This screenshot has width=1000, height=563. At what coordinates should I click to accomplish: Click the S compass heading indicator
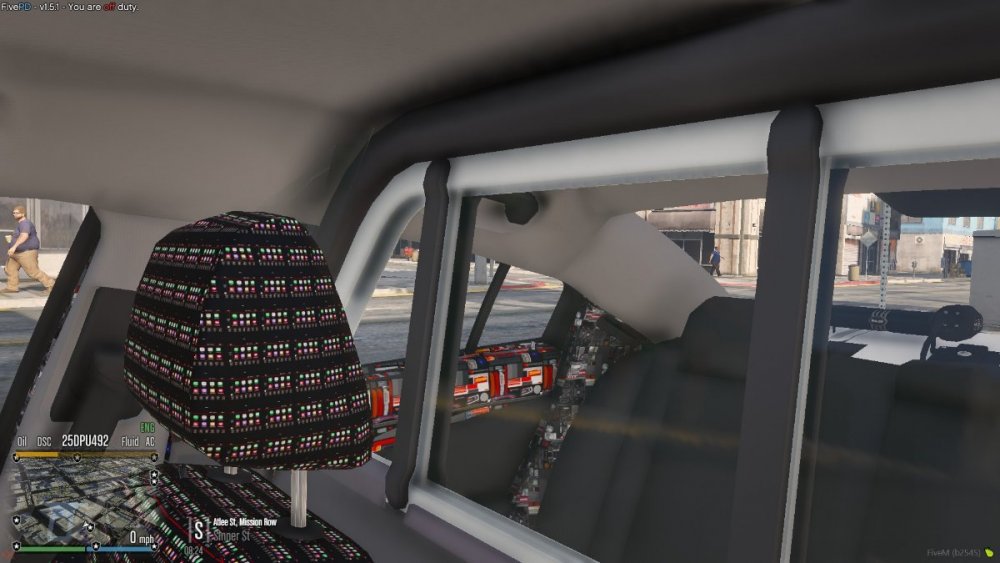[x=198, y=529]
